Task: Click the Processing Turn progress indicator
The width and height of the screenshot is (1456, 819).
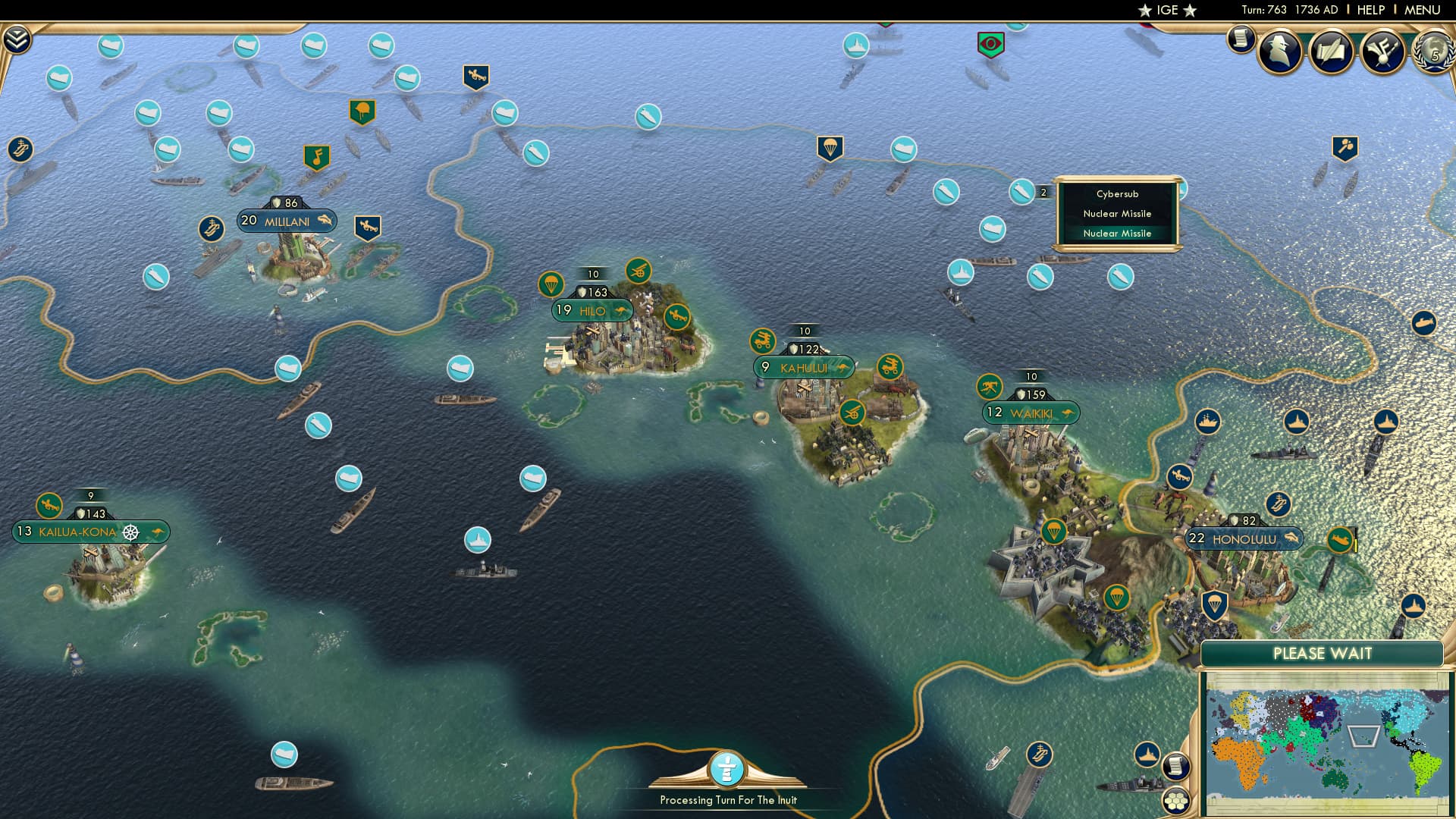Action: [727, 770]
